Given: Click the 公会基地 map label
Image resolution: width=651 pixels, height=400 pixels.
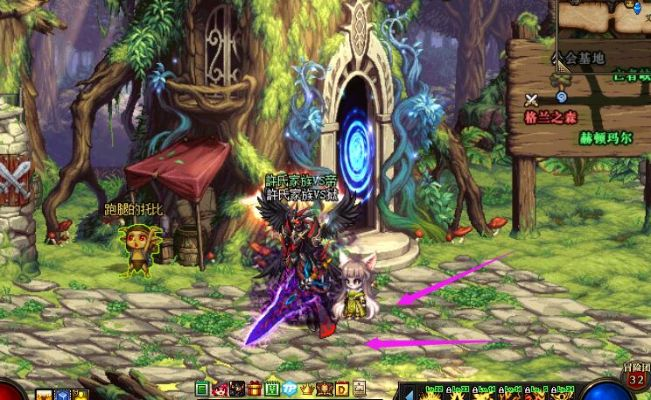Looking at the screenshot, I should (x=581, y=59).
